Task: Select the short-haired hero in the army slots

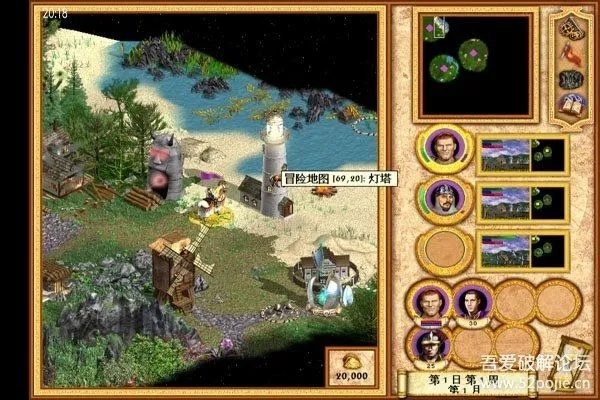Action: tap(428, 300)
